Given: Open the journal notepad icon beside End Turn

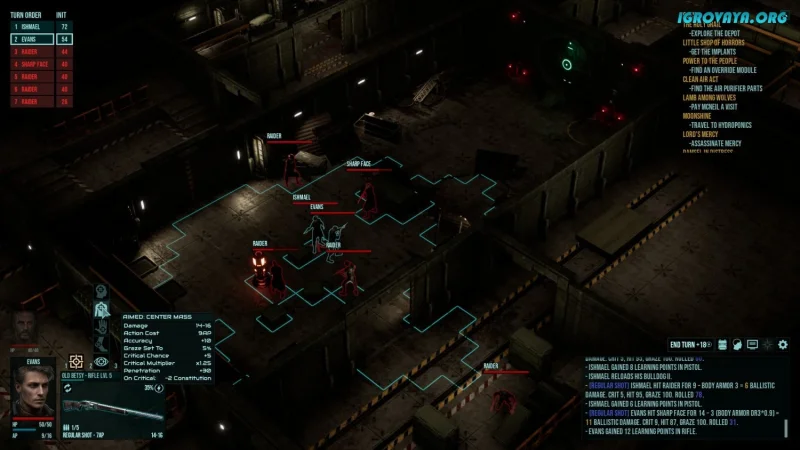Looking at the screenshot, I should (x=720, y=344).
